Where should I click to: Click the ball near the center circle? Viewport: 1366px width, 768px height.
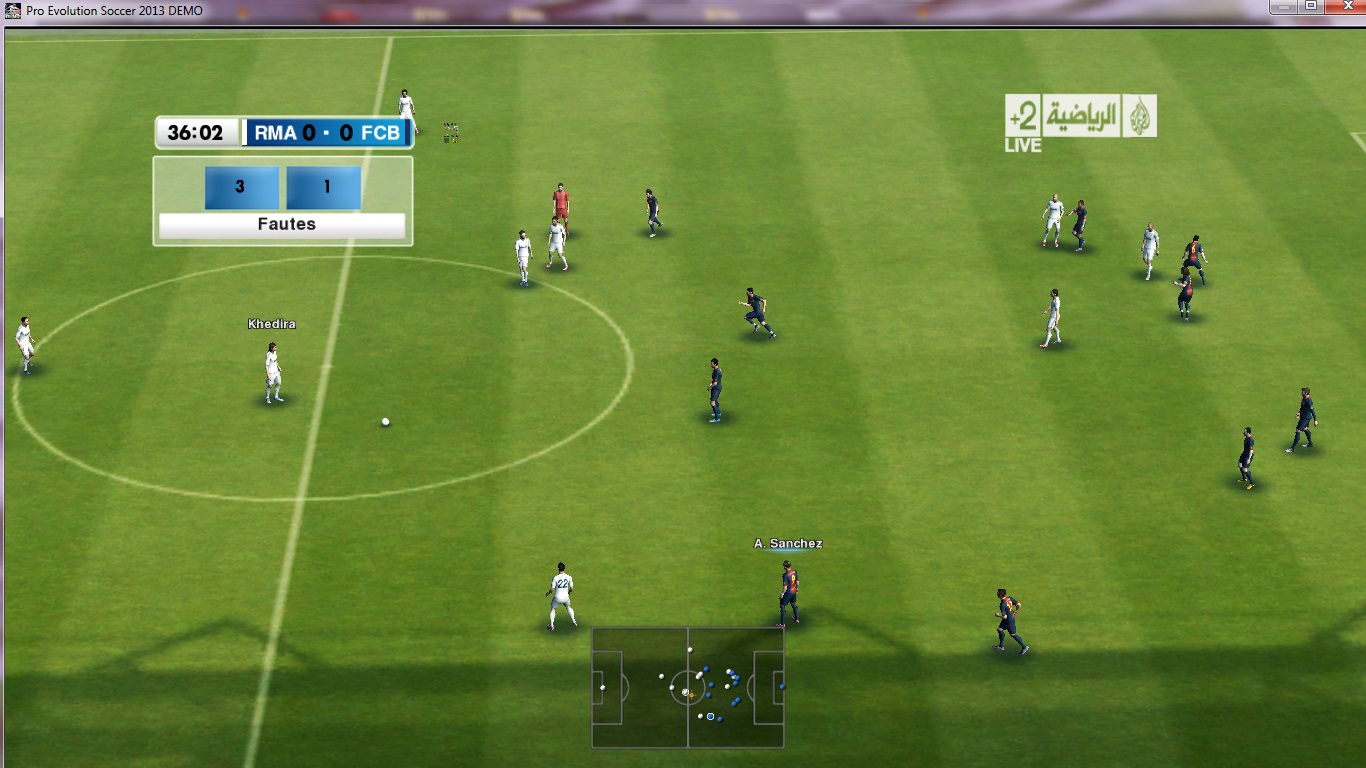[383, 423]
